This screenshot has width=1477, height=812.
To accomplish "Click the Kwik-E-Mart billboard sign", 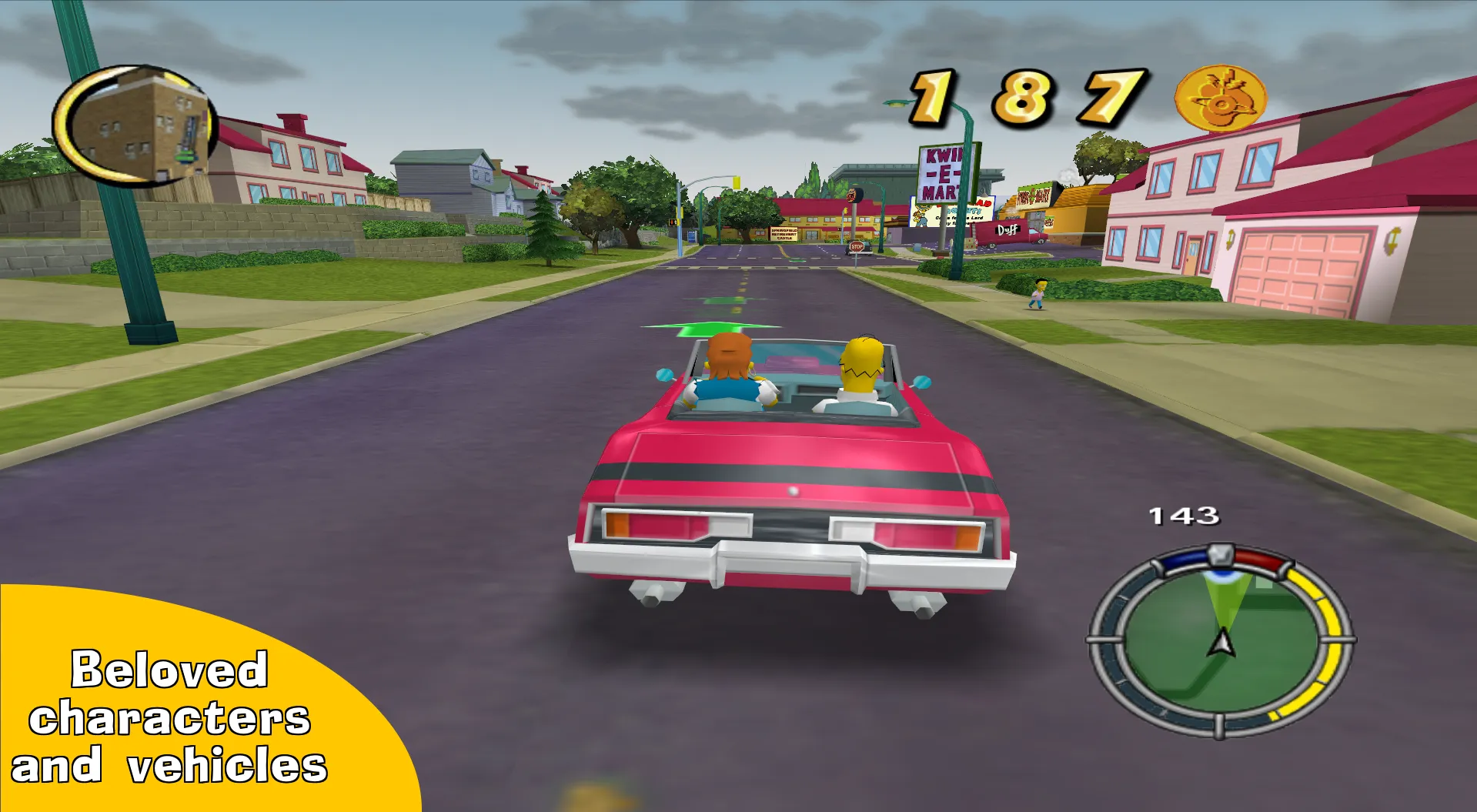I will click(943, 173).
